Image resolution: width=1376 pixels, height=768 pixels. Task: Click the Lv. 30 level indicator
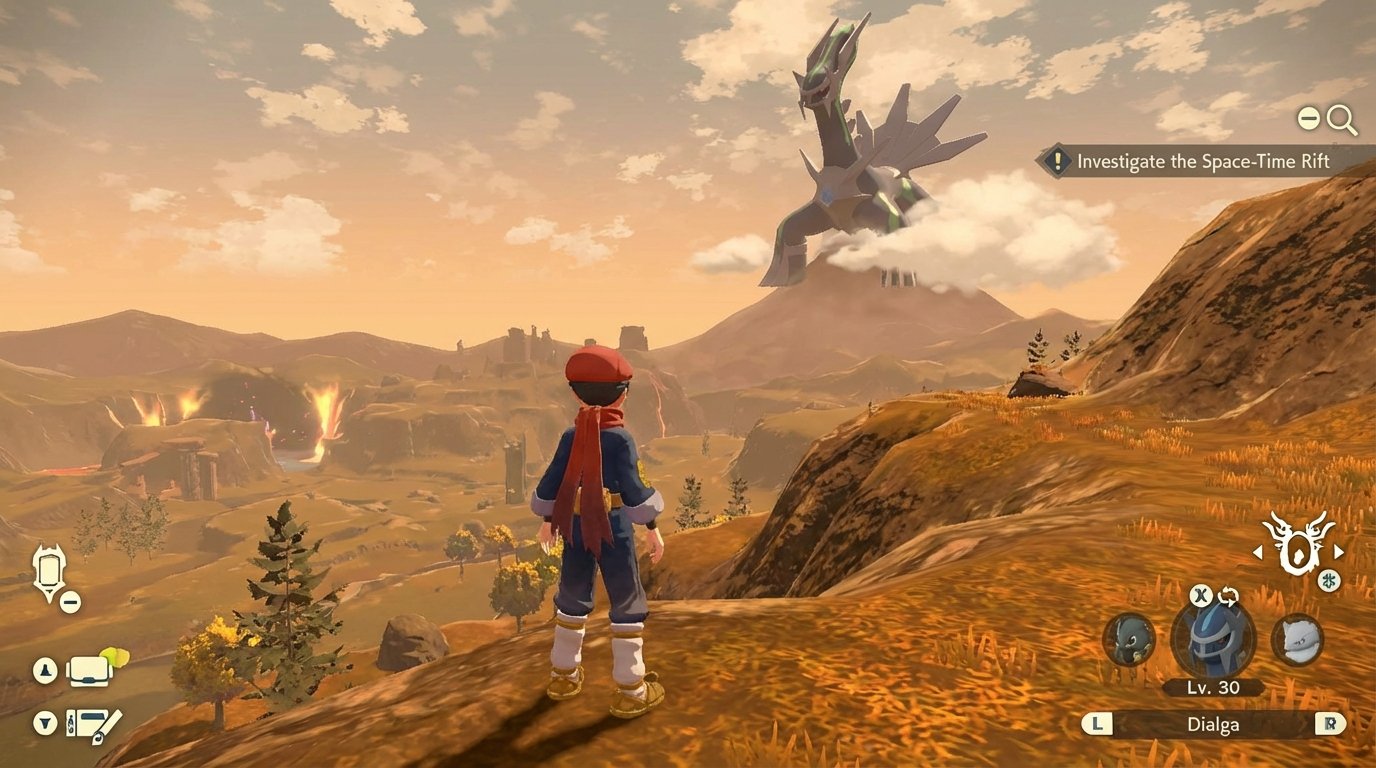(1213, 687)
